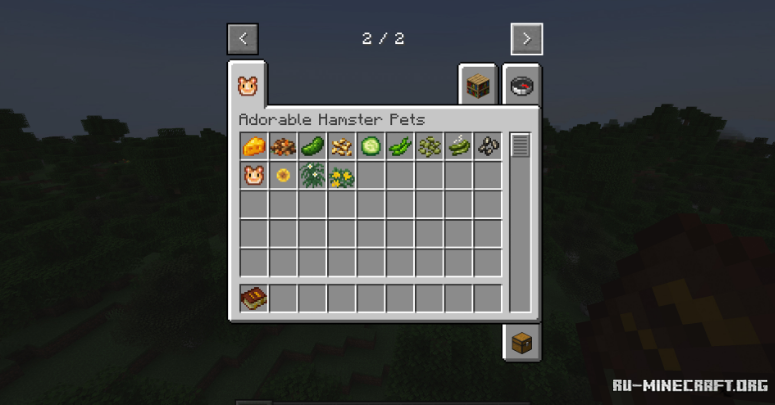Take the steaming green beans item

(459, 146)
